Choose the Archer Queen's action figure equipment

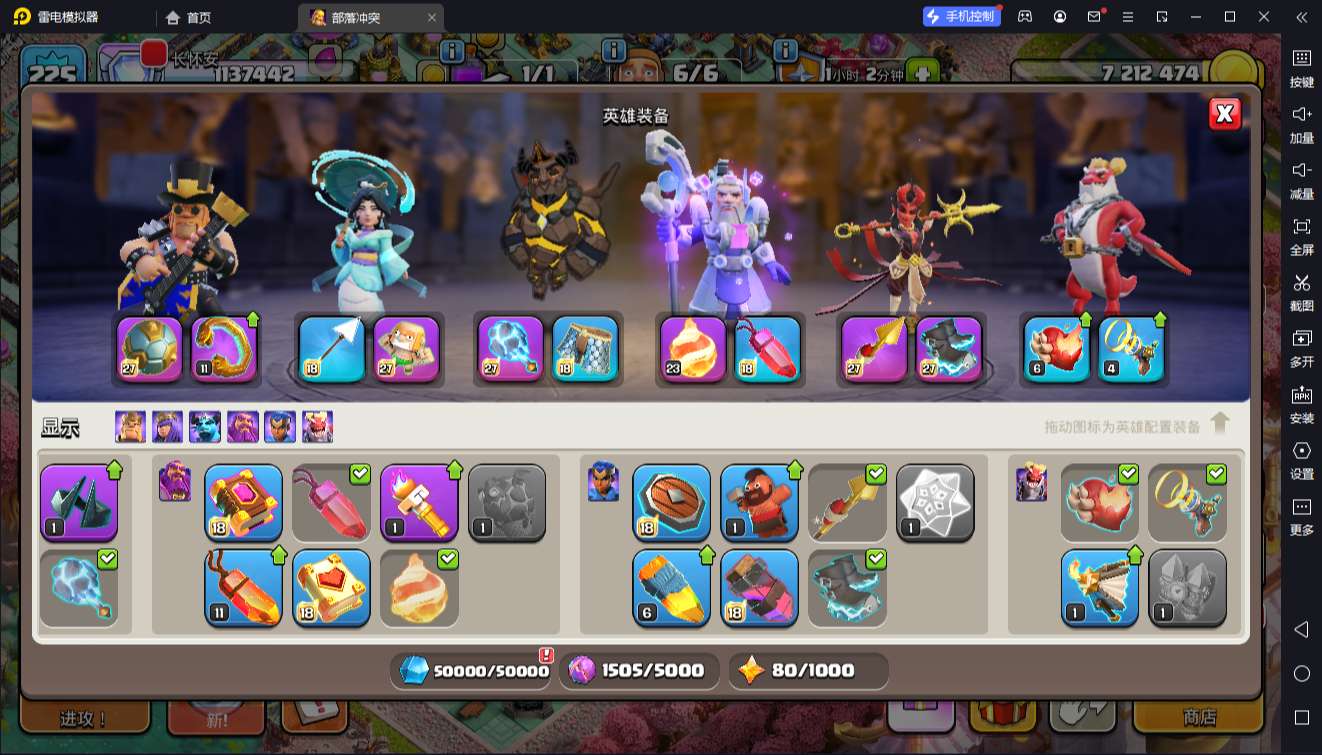tap(406, 348)
